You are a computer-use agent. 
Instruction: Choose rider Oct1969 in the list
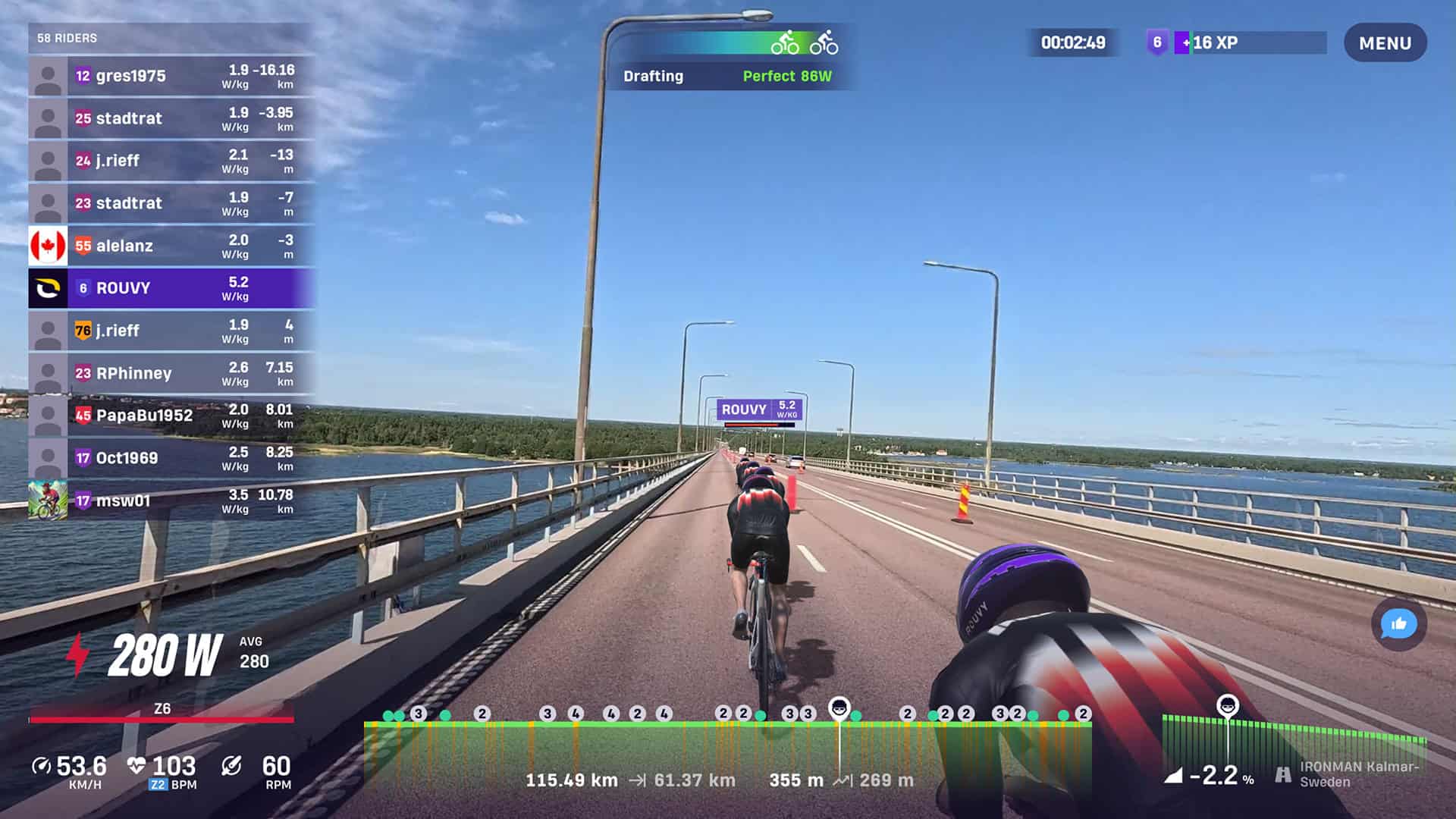172,458
